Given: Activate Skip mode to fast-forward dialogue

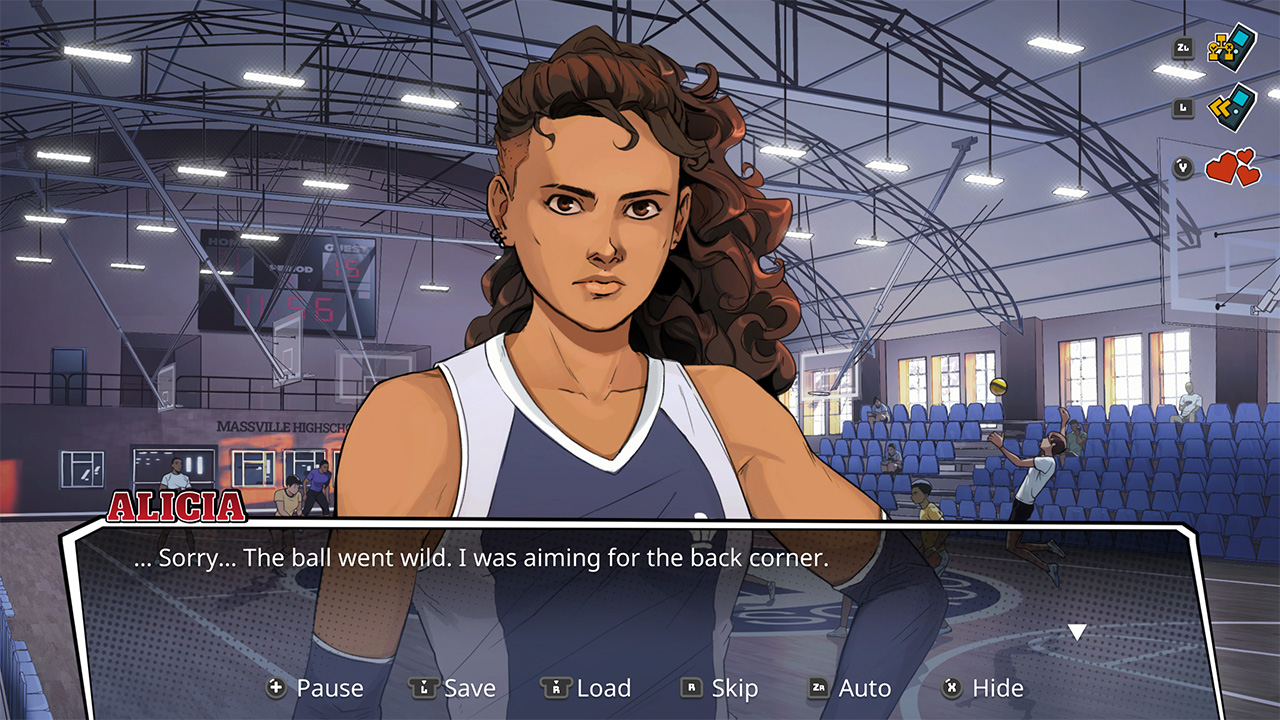Looking at the screenshot, I should 735,687.
